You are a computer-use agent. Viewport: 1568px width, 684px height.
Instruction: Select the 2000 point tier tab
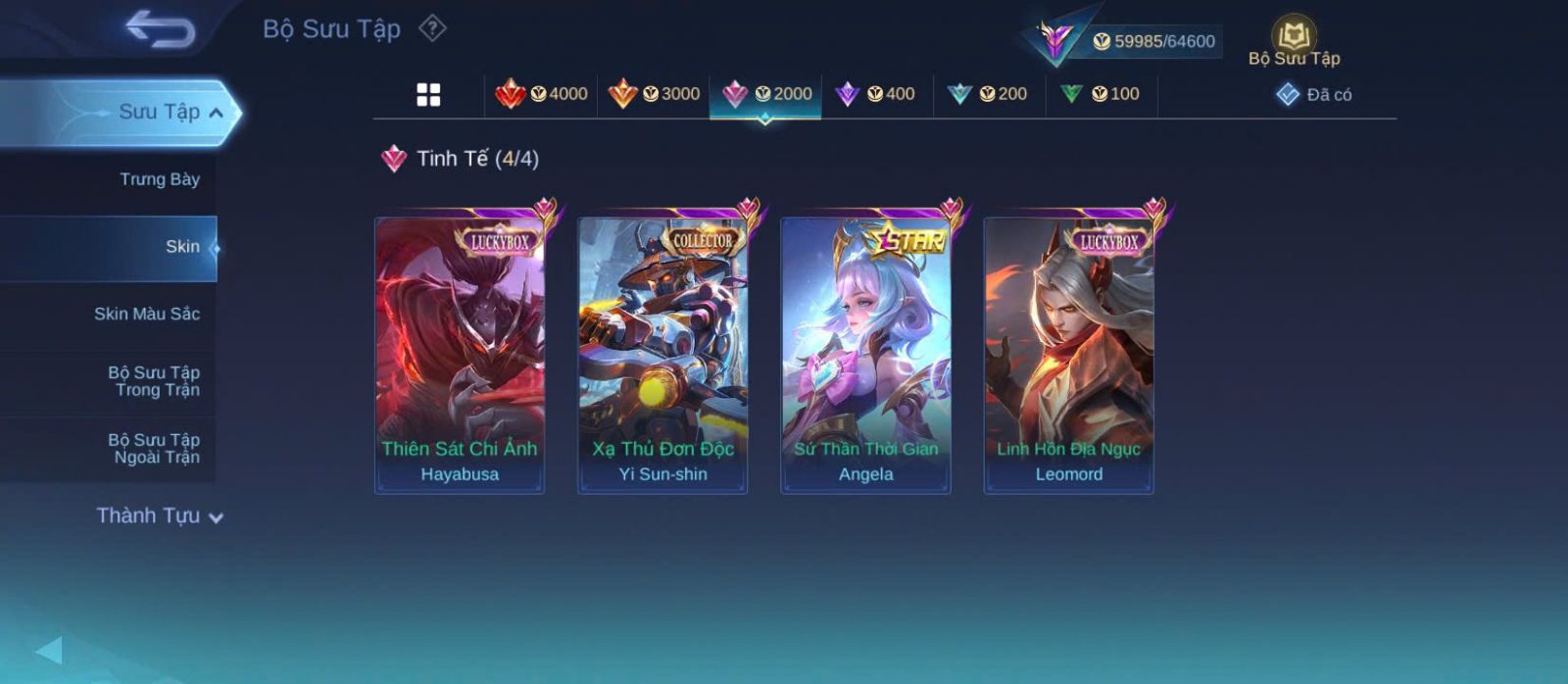(766, 94)
